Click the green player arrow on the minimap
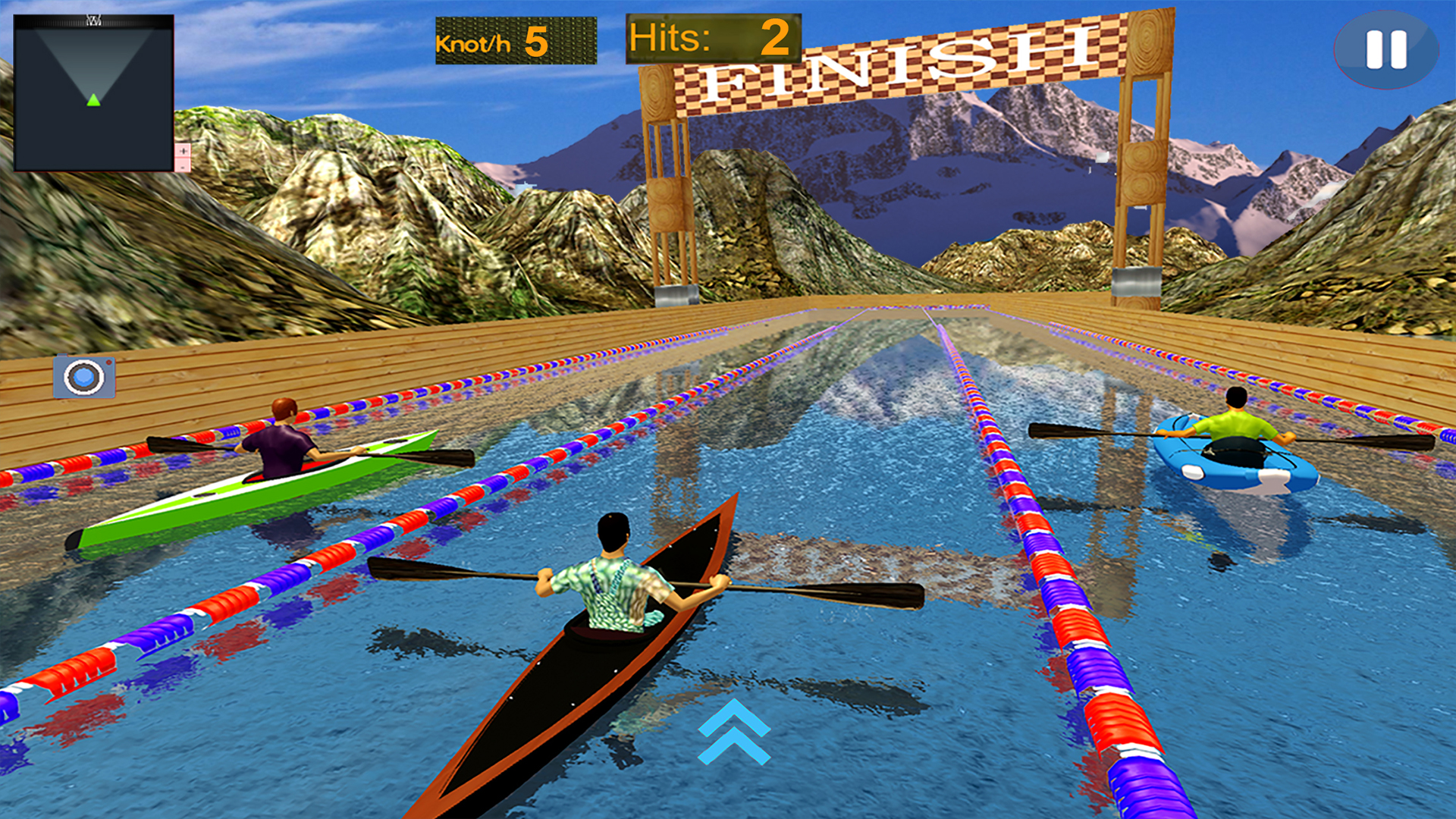Image resolution: width=1456 pixels, height=819 pixels. (x=93, y=101)
